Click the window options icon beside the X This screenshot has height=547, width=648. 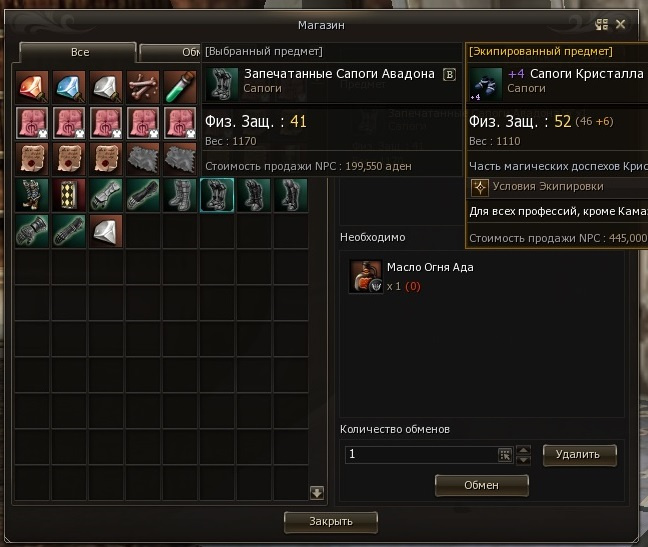click(602, 25)
